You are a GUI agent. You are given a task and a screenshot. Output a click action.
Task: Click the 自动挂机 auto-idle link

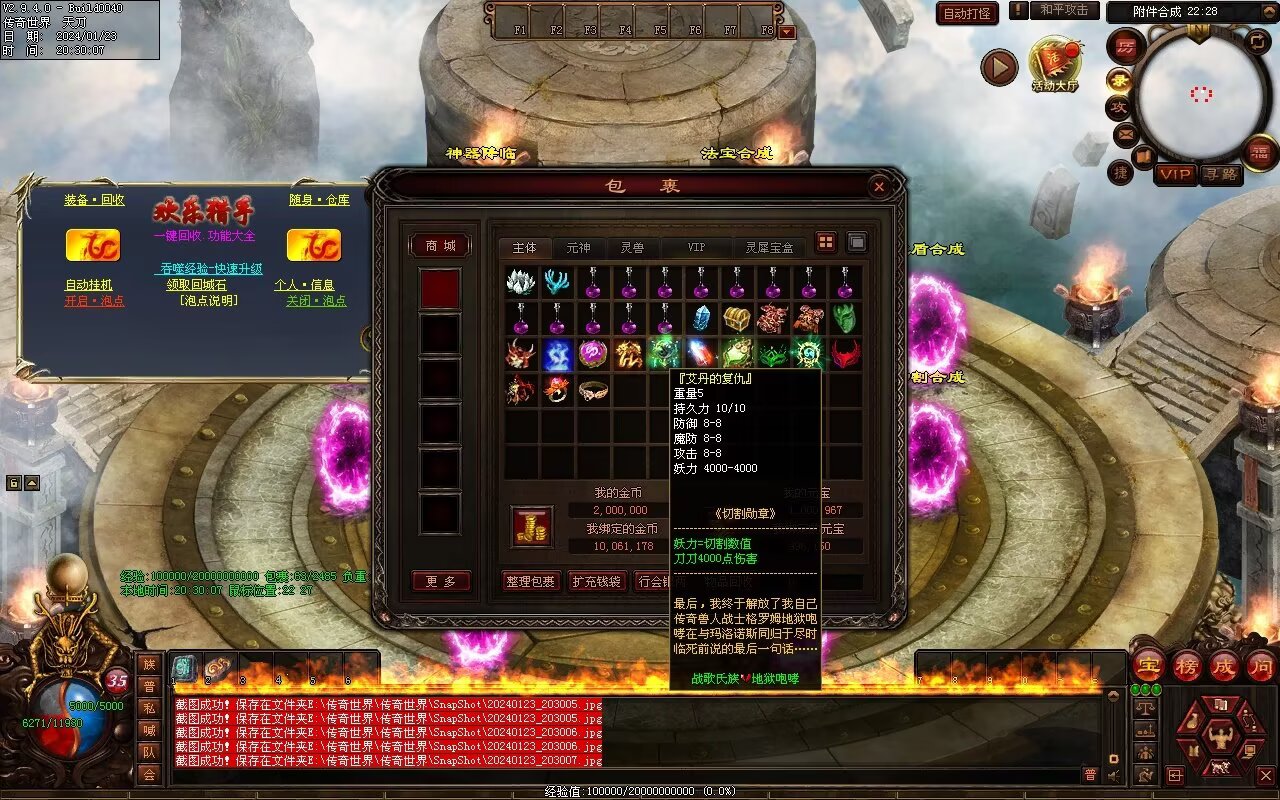(x=89, y=285)
